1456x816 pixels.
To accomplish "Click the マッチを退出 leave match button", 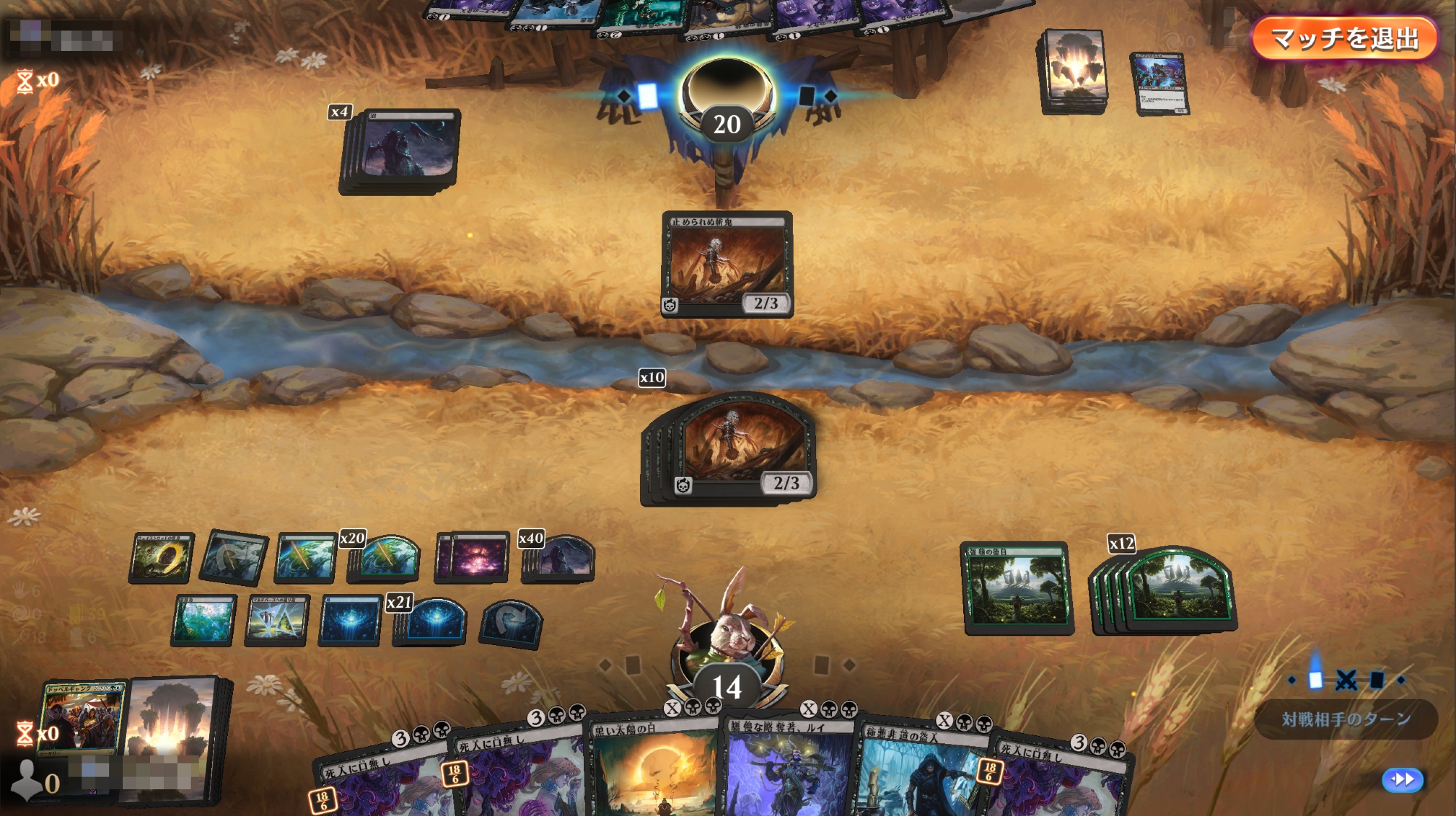I will [x=1344, y=39].
